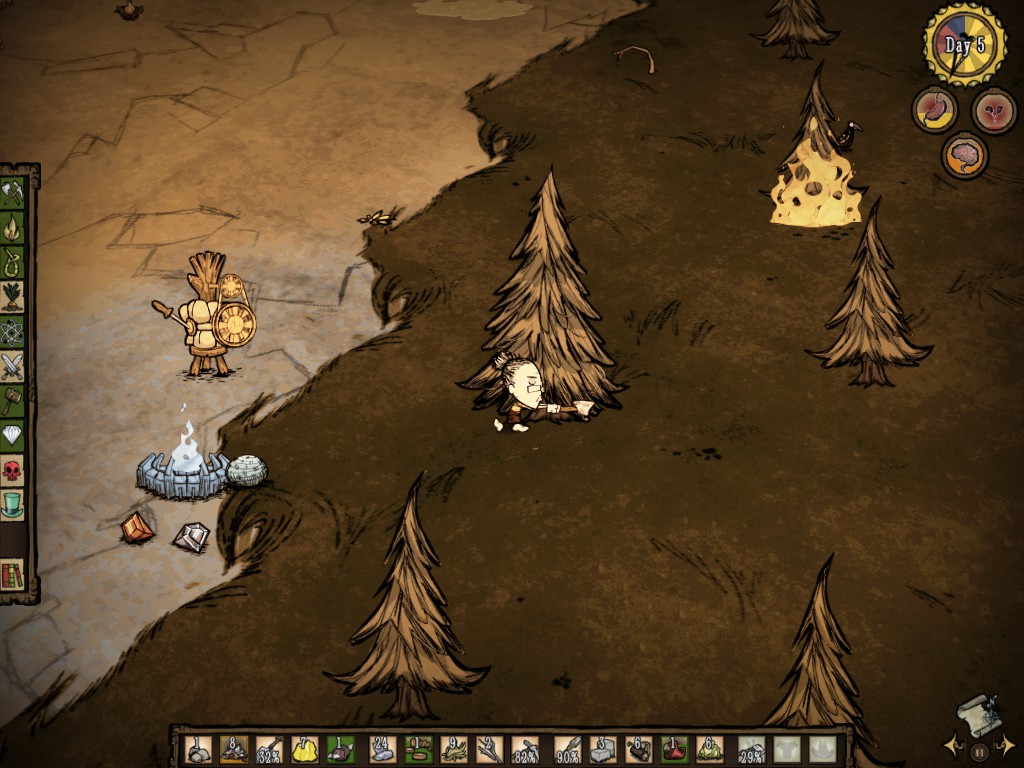Open the Fight crossed-swords crafting tab

tap(12, 366)
